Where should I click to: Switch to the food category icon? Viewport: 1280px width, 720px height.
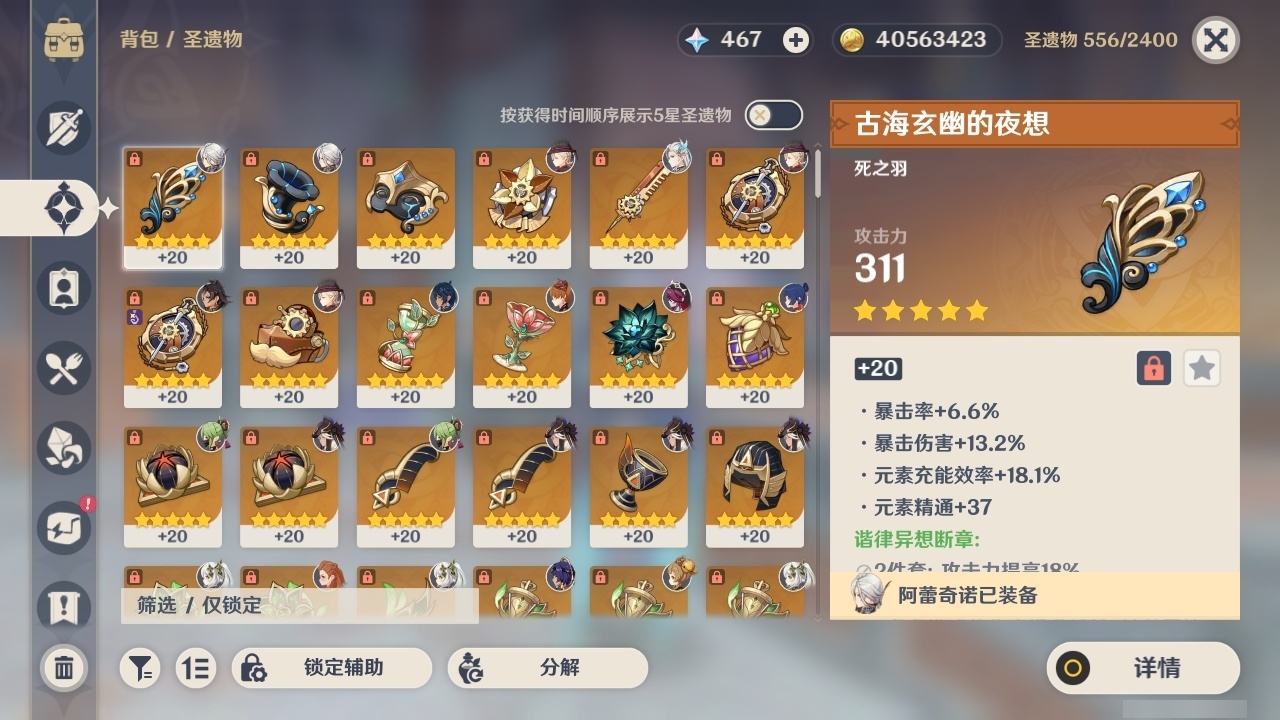64,368
